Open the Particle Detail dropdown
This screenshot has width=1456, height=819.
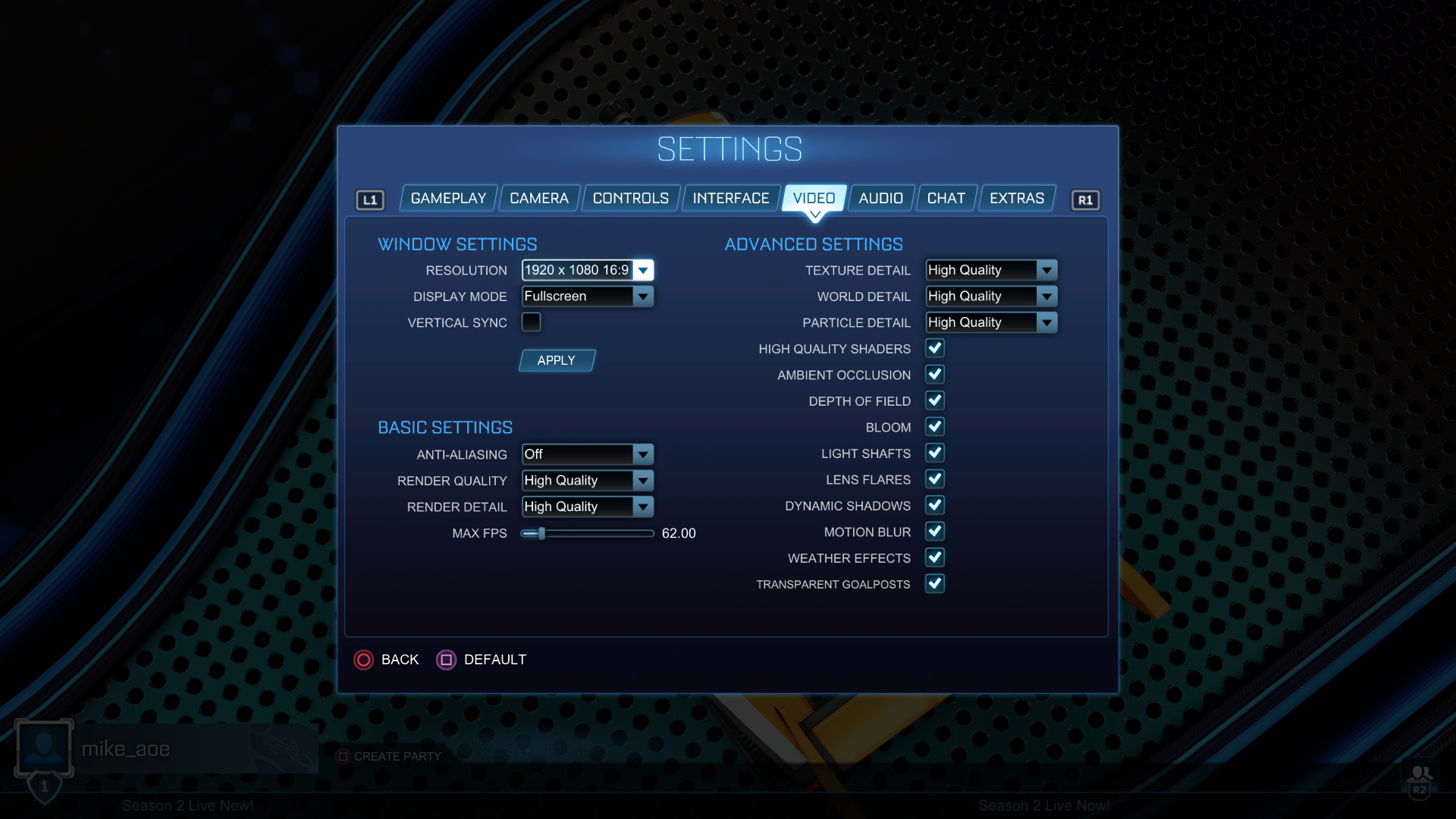[x=990, y=323]
